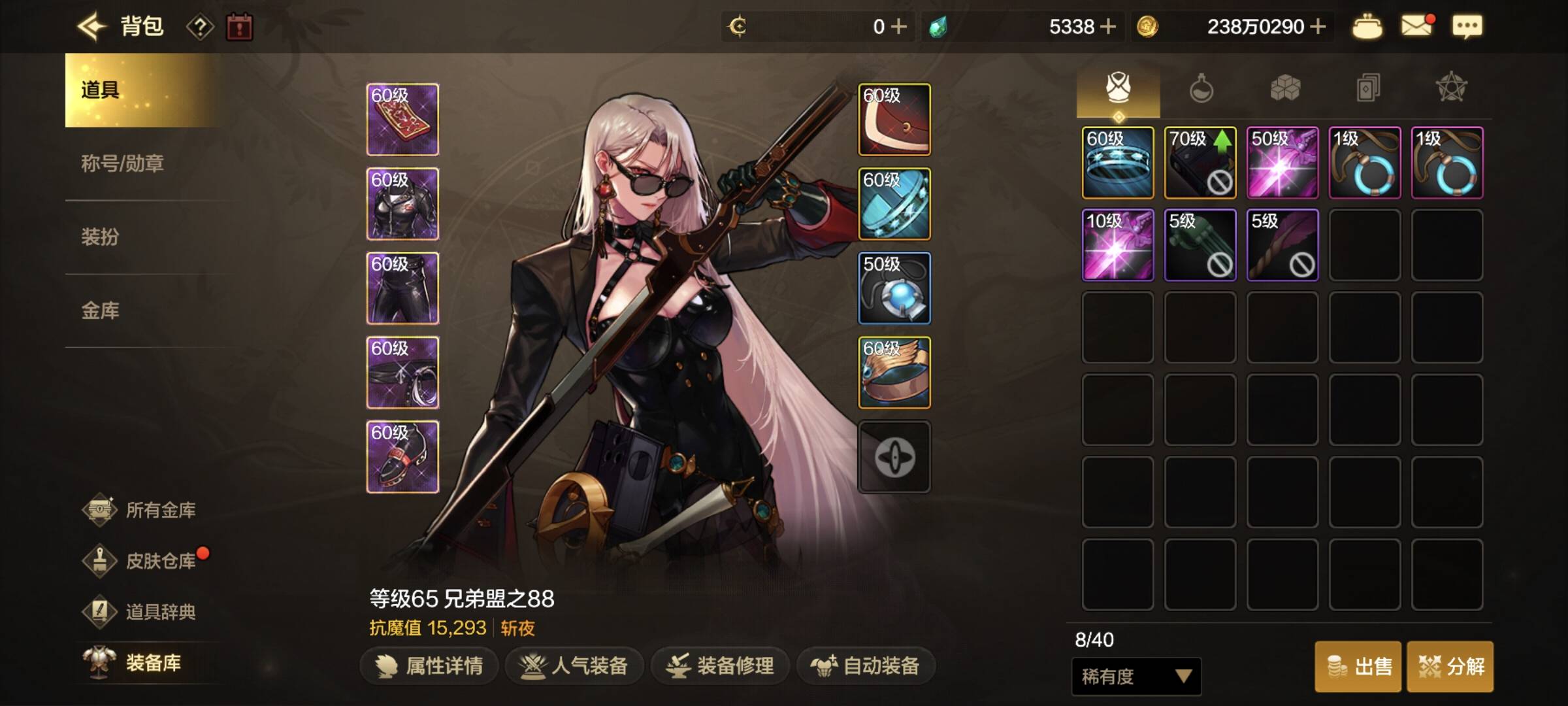Select the equipped level 60 jacket slot
The height and width of the screenshot is (706, 1568).
(402, 204)
